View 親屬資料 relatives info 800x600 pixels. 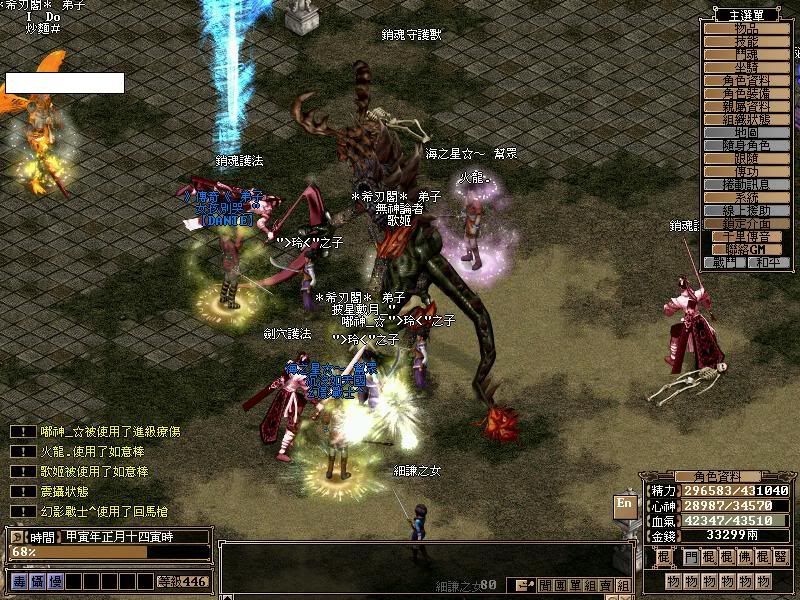tap(746, 107)
